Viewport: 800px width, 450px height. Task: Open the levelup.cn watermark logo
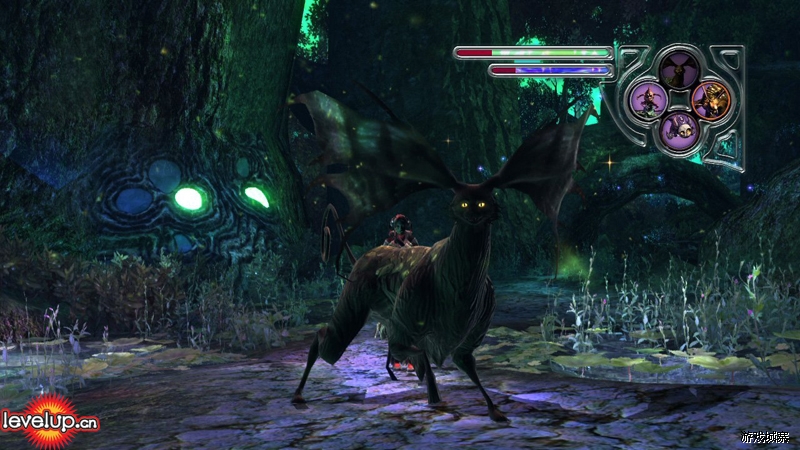click(x=50, y=420)
